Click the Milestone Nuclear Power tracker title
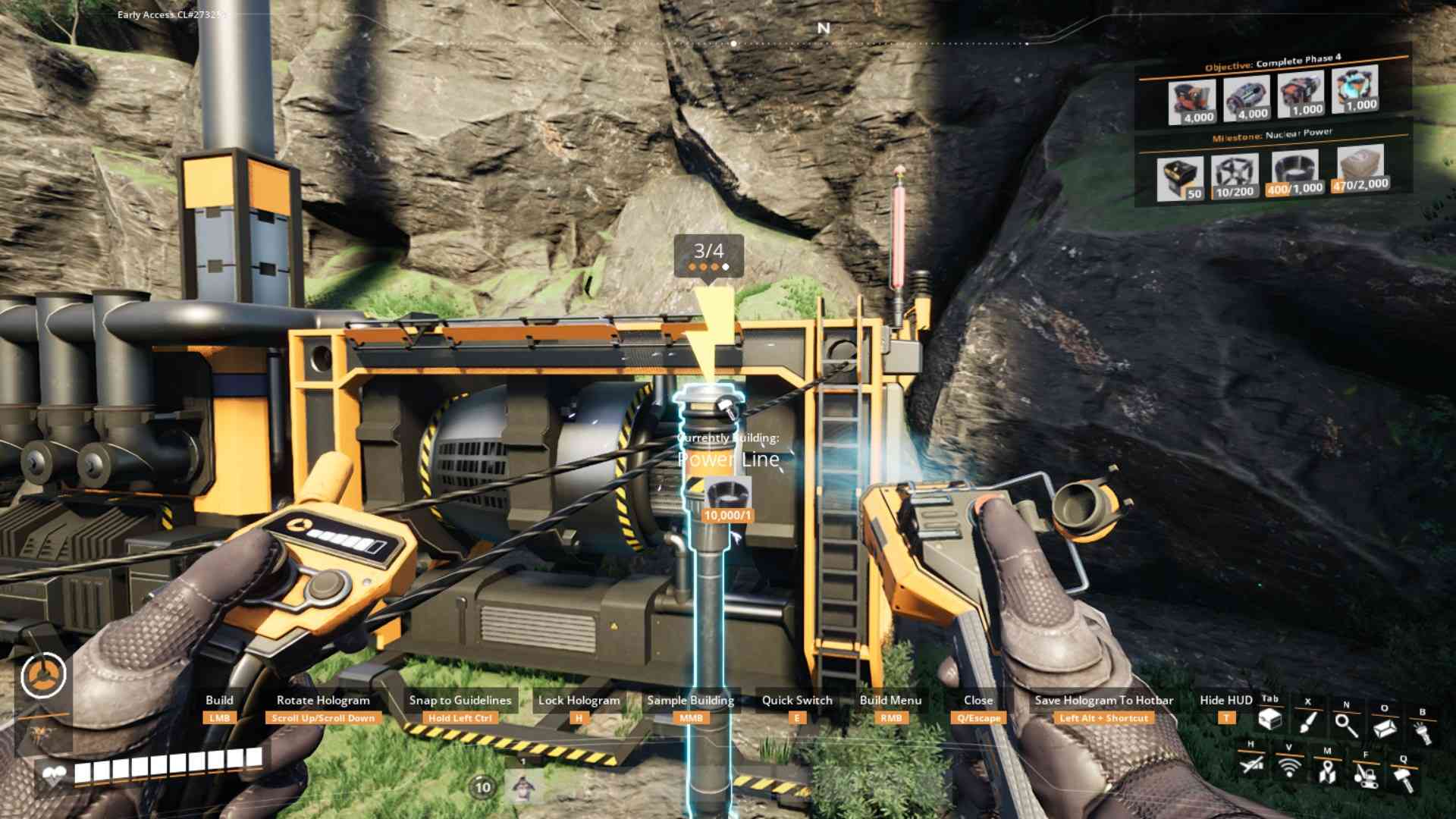Image resolution: width=1456 pixels, height=819 pixels. 1272,135
